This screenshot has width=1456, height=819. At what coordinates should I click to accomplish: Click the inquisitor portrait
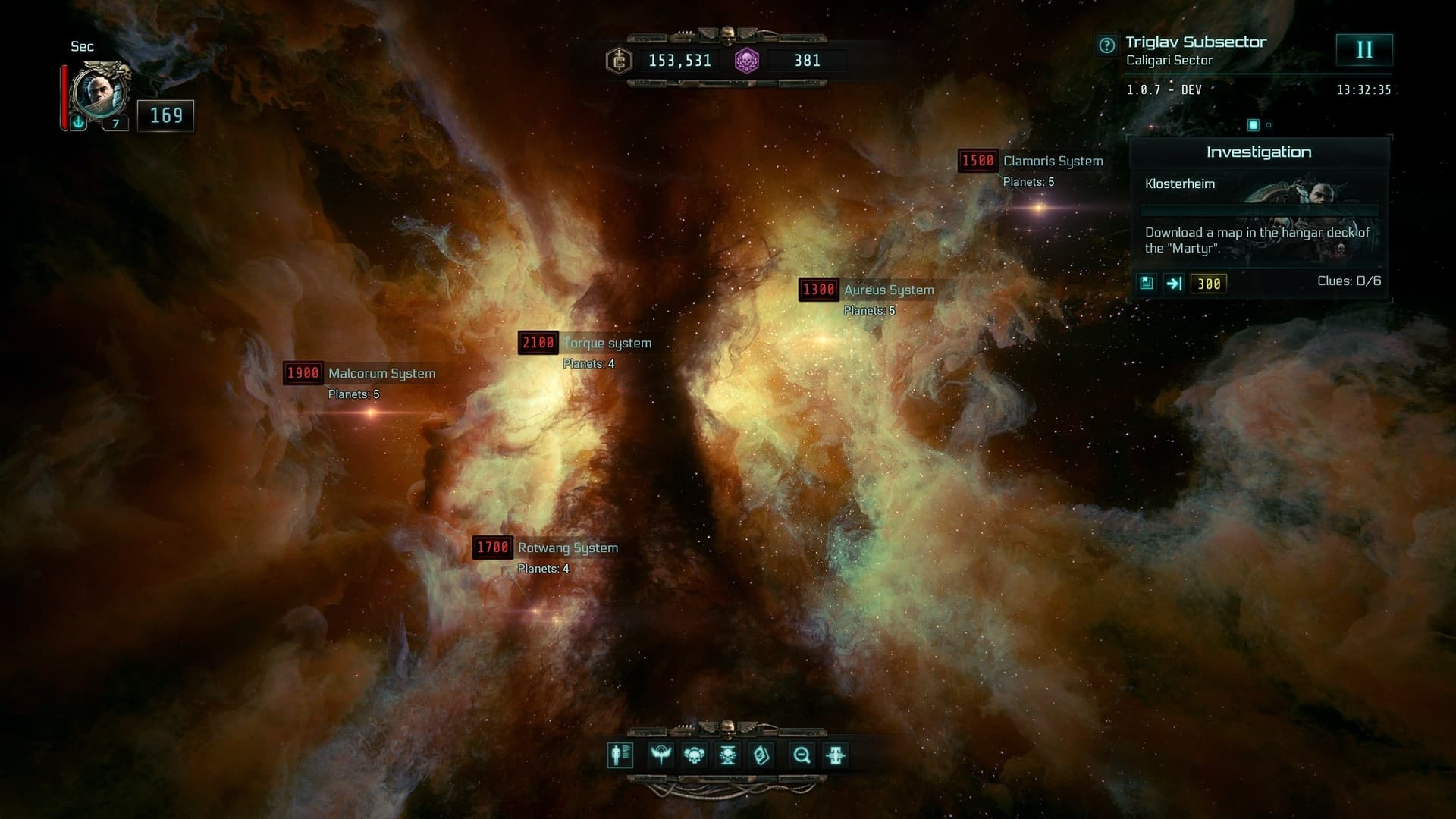(x=100, y=93)
